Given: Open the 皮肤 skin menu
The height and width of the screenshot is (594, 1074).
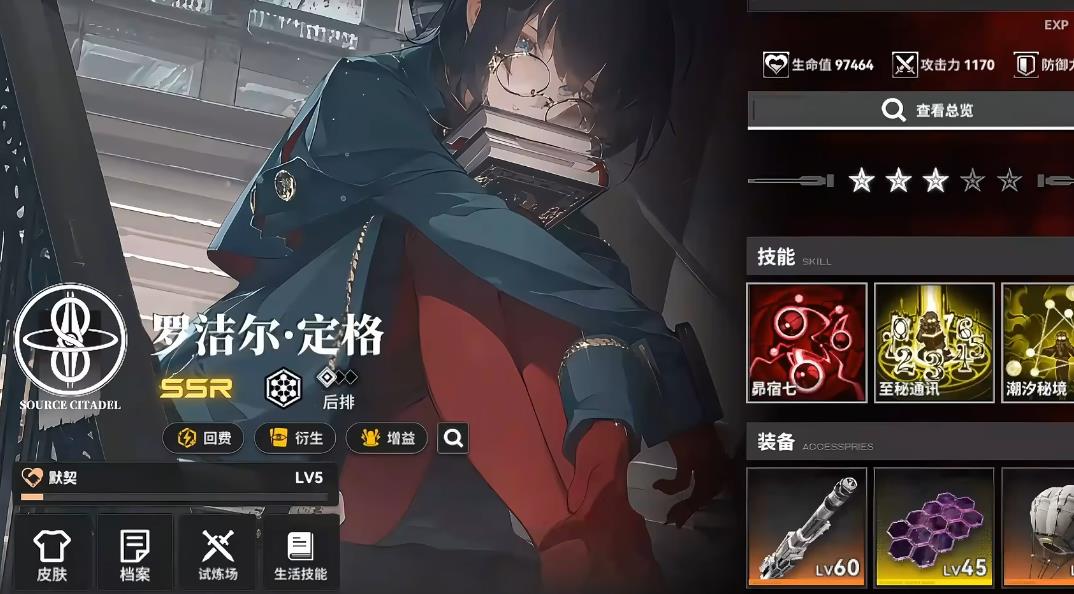Looking at the screenshot, I should click(x=52, y=553).
